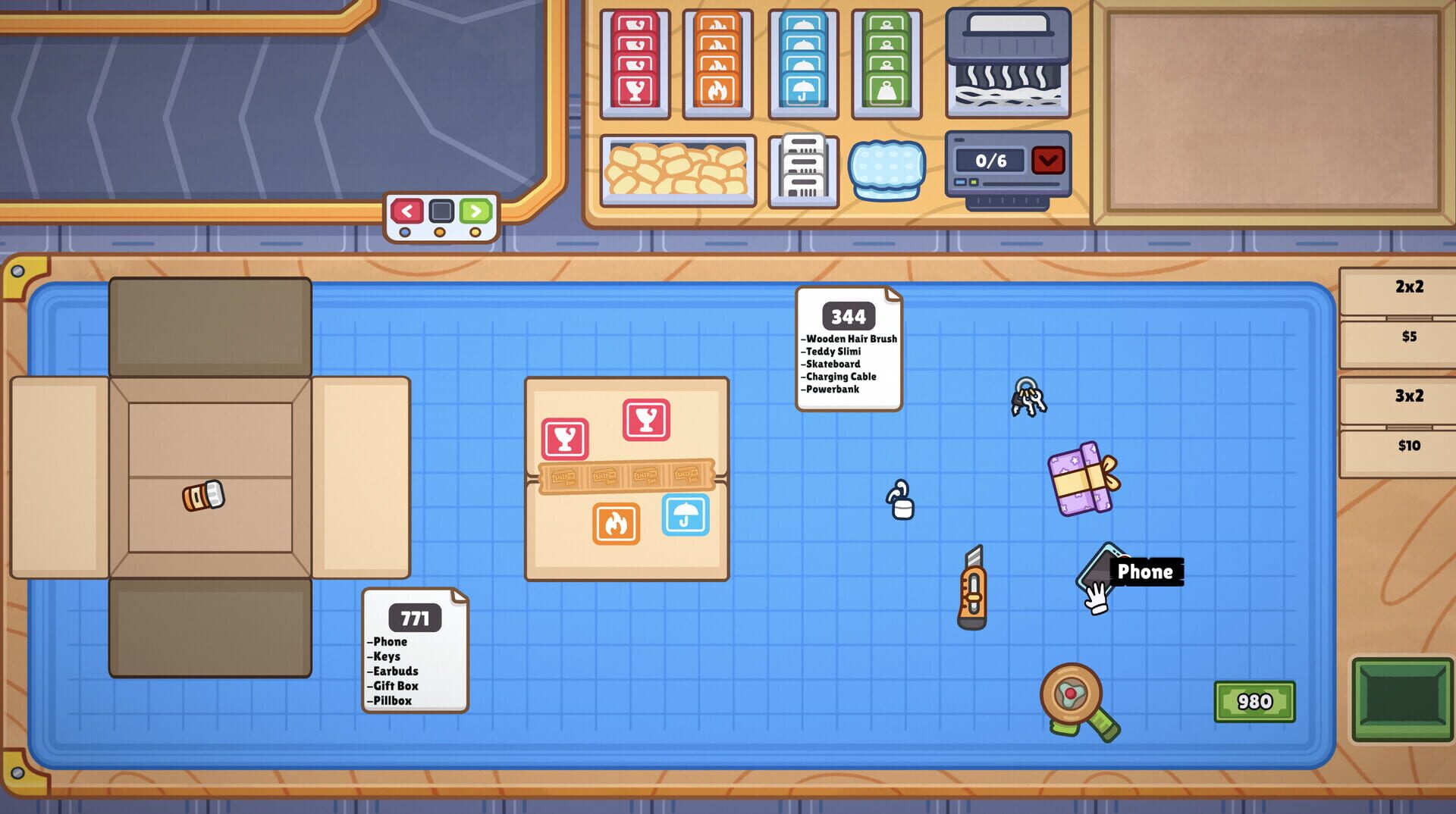This screenshot has height=814, width=1456.
Task: Grab a red fragile sticker from the dispenser
Action: coord(634,64)
